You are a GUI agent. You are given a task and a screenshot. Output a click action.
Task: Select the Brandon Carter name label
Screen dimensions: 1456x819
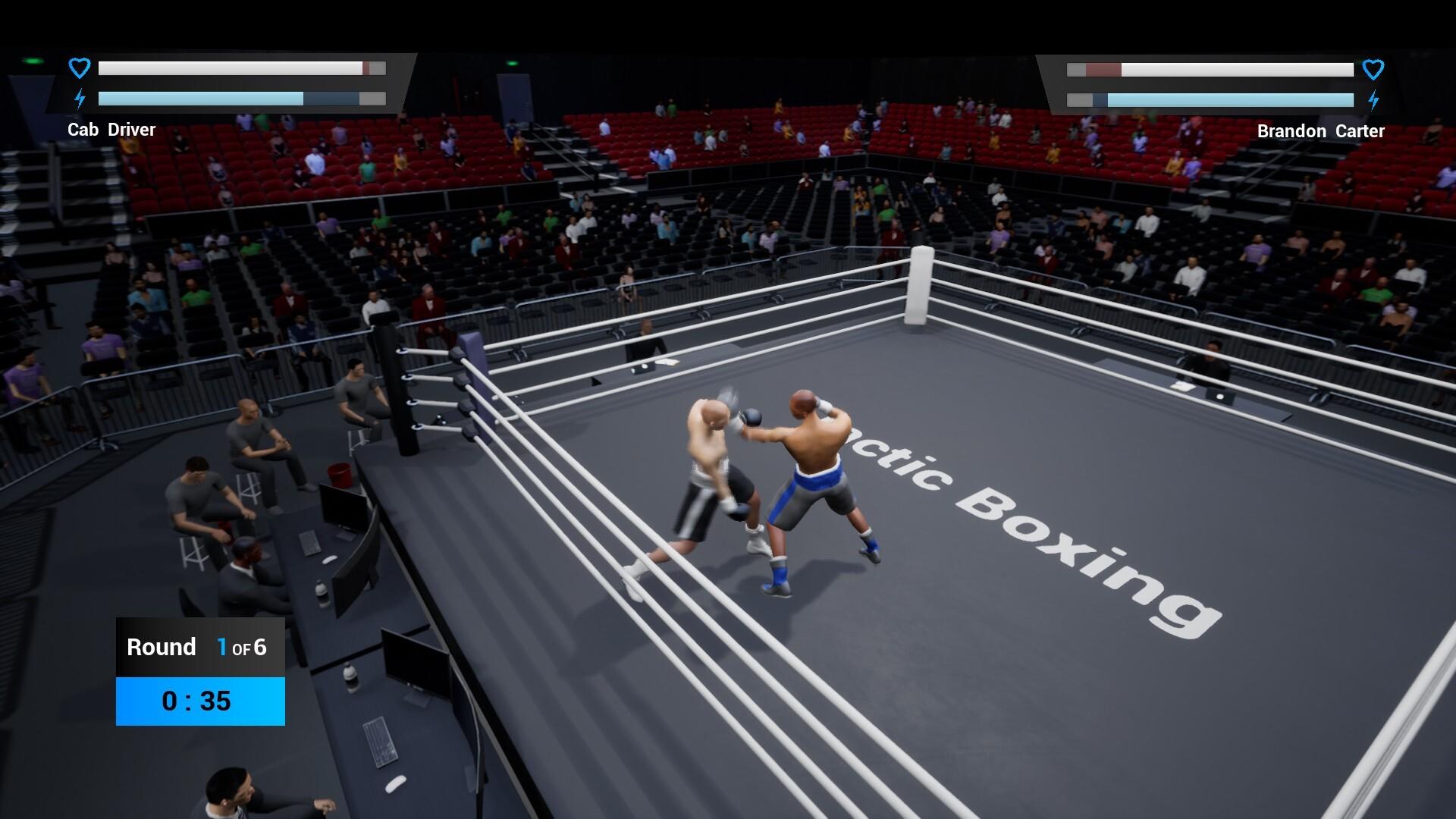pyautogui.click(x=1319, y=130)
